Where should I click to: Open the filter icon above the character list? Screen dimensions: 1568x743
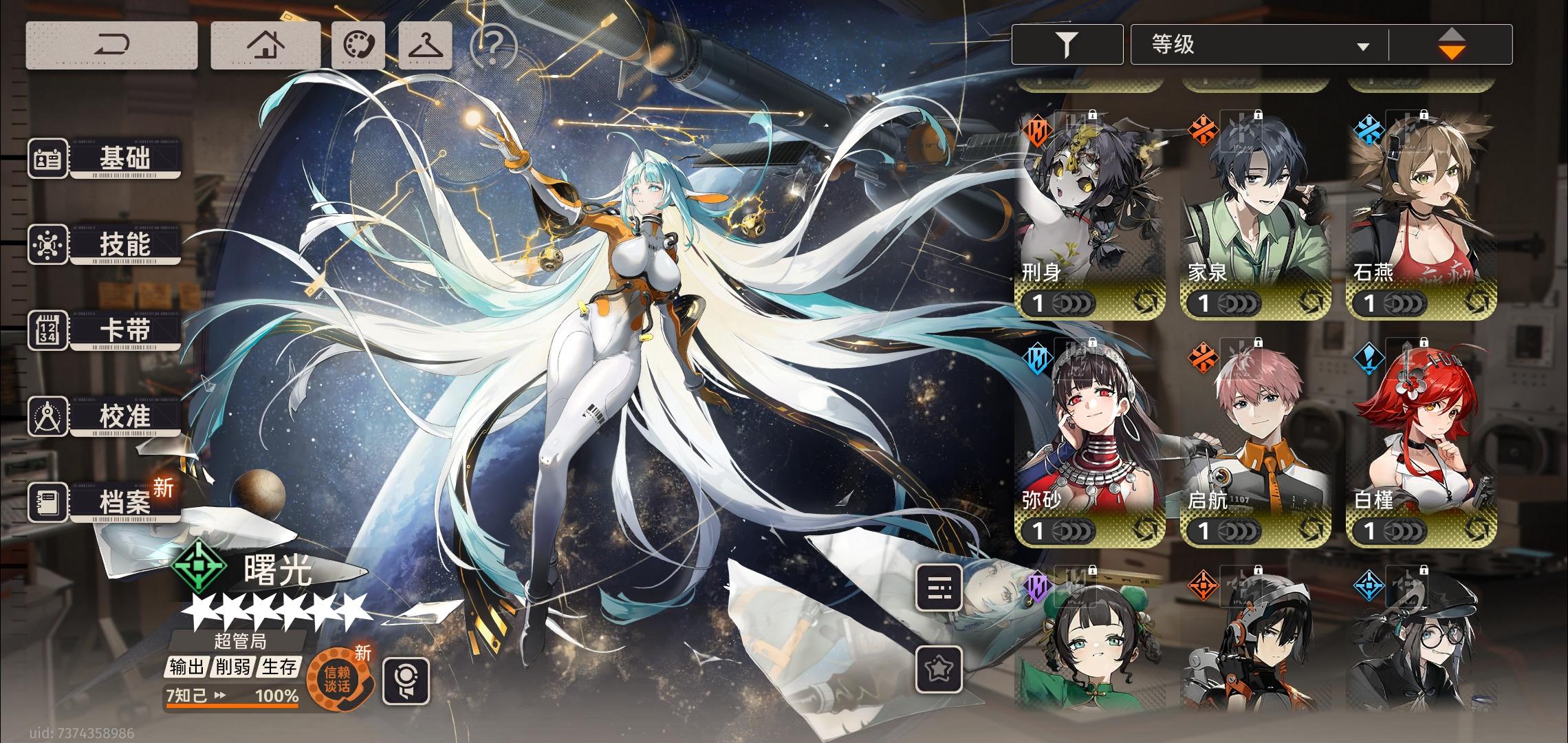click(1066, 43)
